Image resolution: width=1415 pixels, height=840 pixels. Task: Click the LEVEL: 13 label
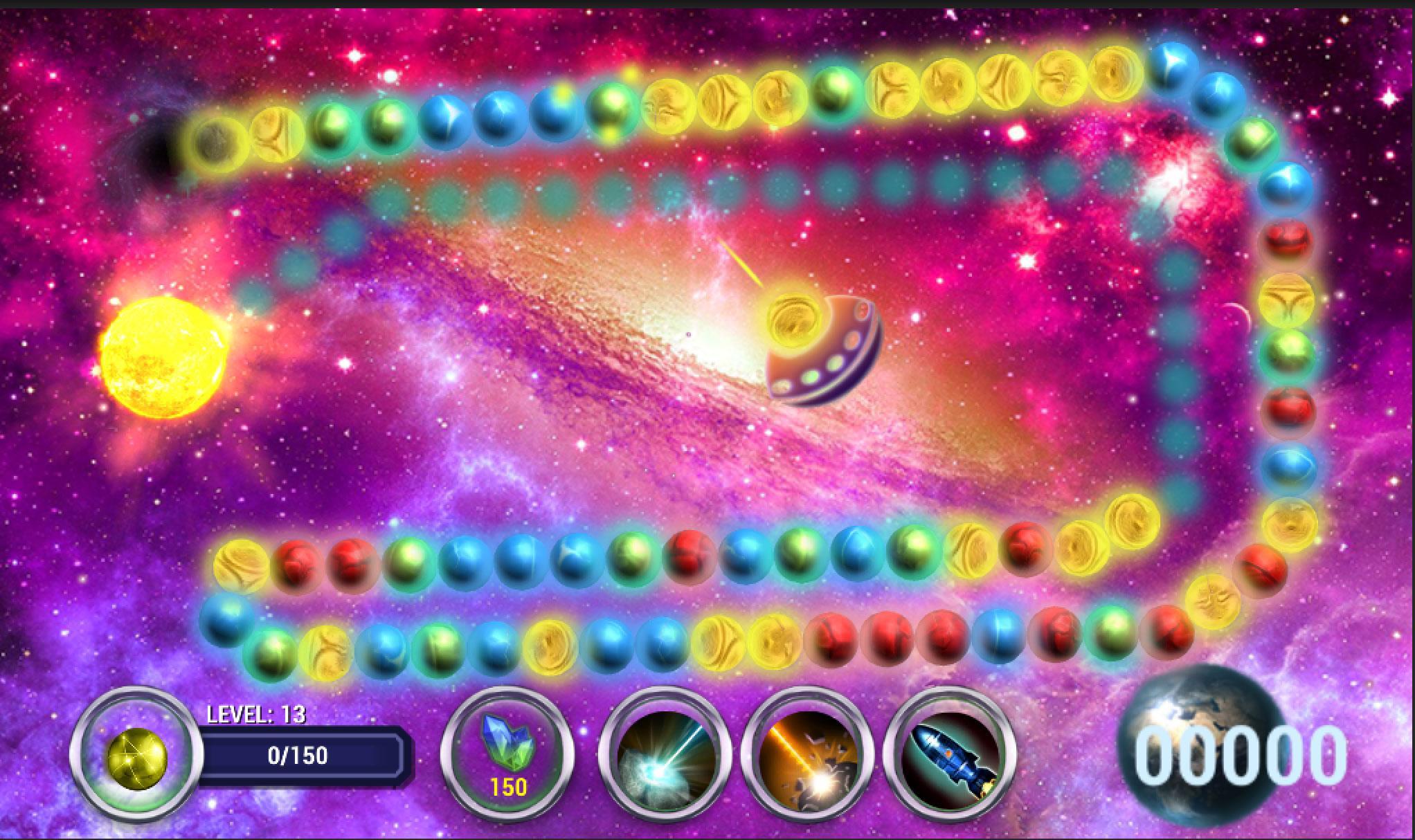tap(258, 713)
